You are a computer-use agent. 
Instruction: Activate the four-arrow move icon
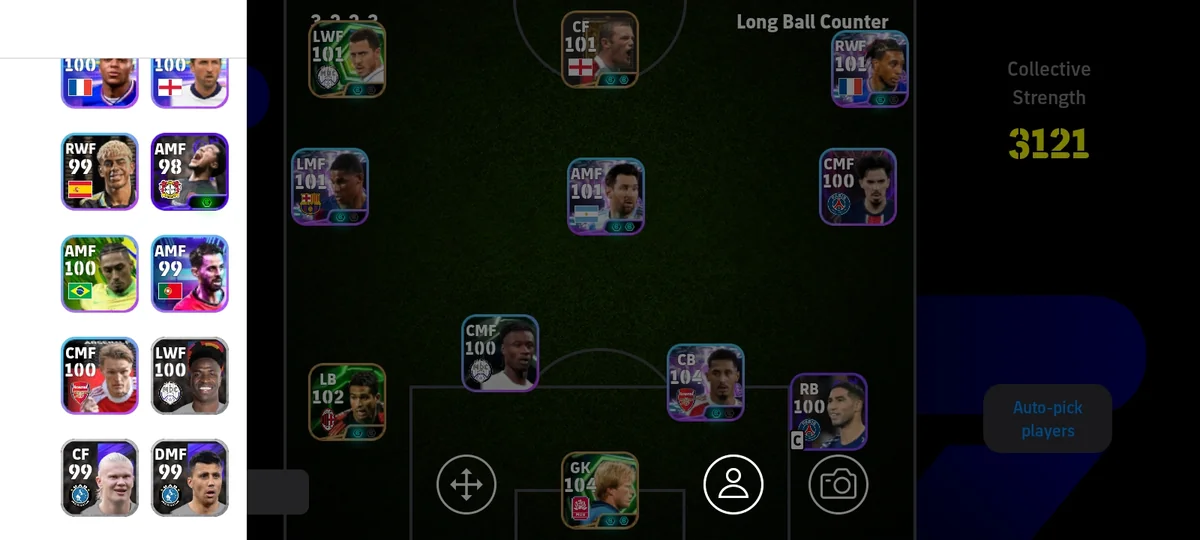pyautogui.click(x=466, y=485)
